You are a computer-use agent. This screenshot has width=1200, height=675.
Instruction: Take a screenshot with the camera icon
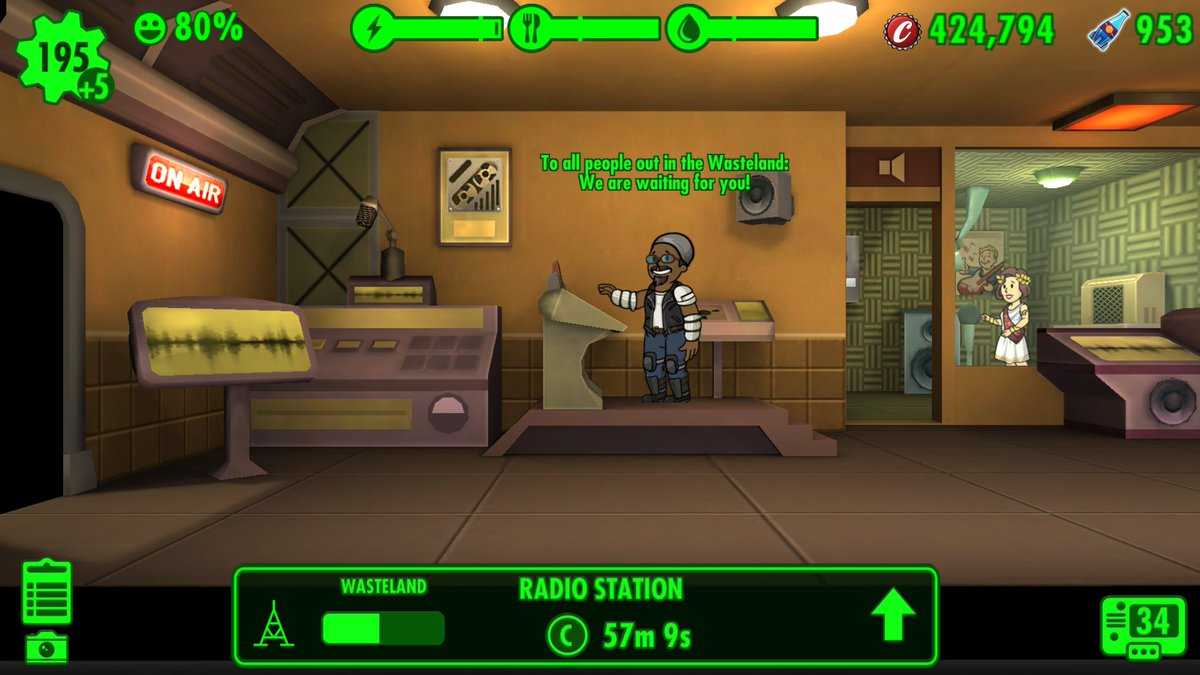pos(47,647)
